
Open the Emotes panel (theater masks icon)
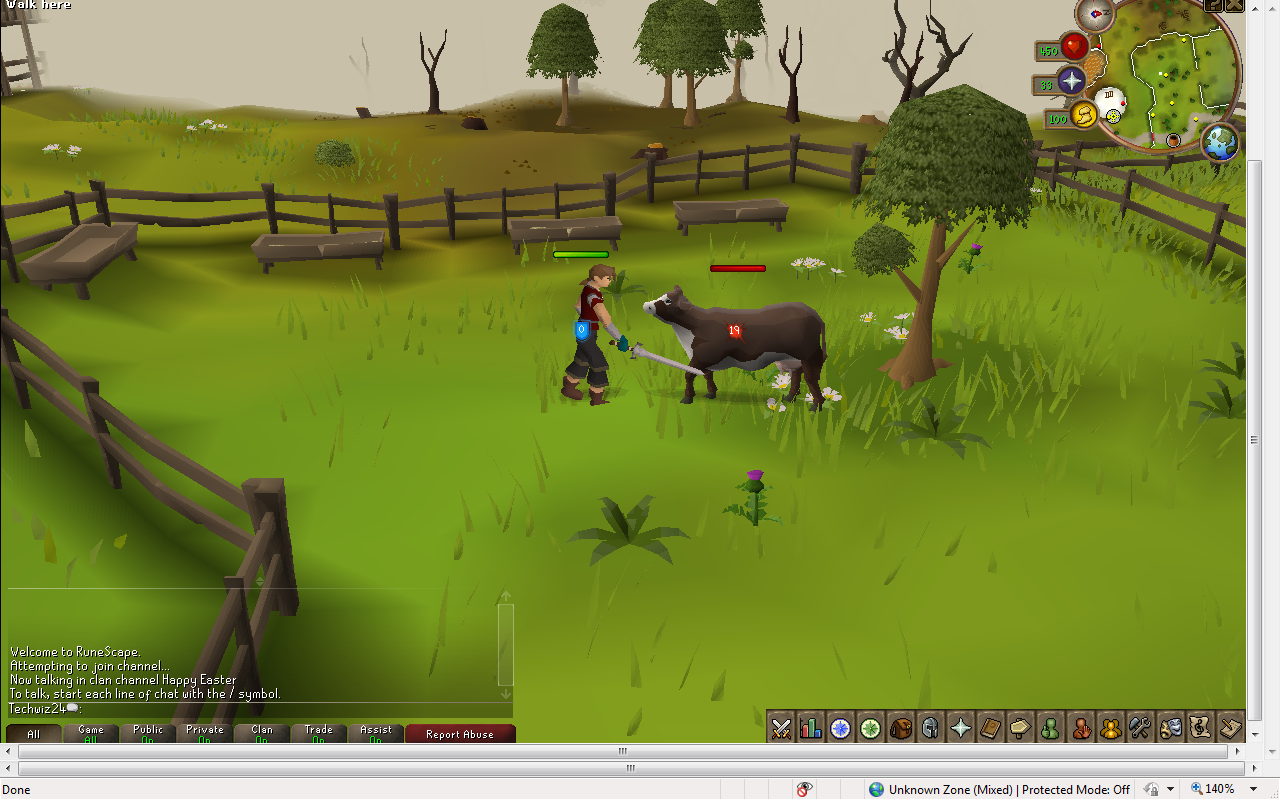point(1169,728)
